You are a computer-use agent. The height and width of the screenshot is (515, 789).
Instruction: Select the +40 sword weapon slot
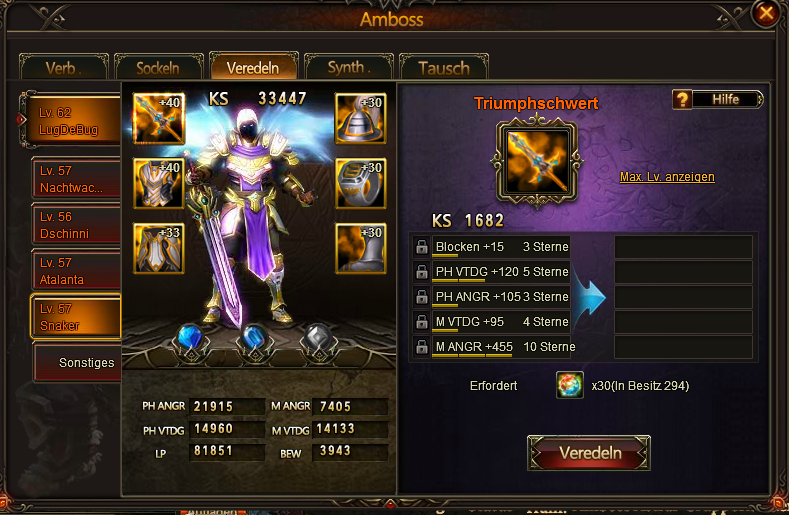[x=158, y=120]
